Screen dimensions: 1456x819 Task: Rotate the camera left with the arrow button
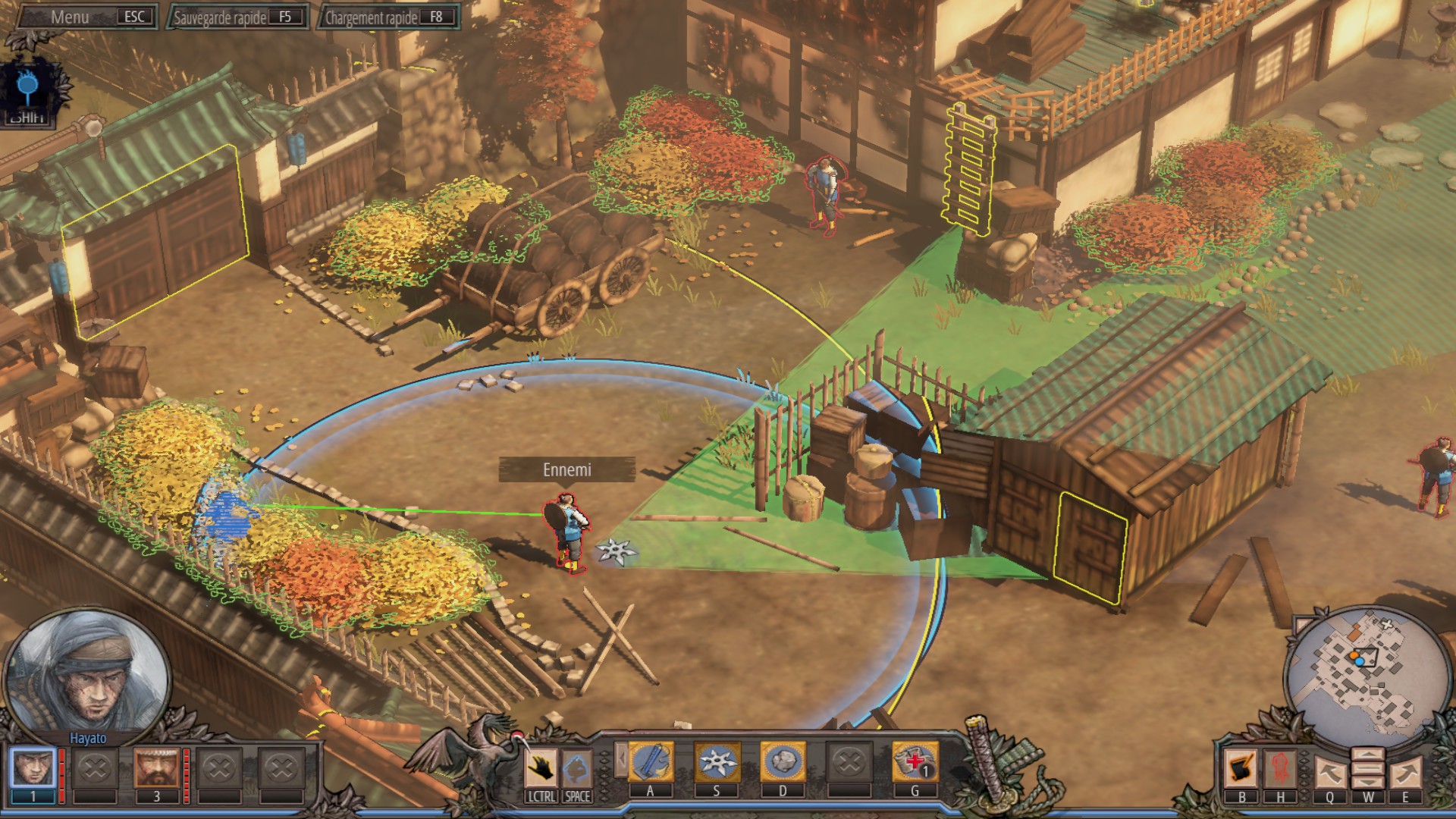click(1330, 773)
